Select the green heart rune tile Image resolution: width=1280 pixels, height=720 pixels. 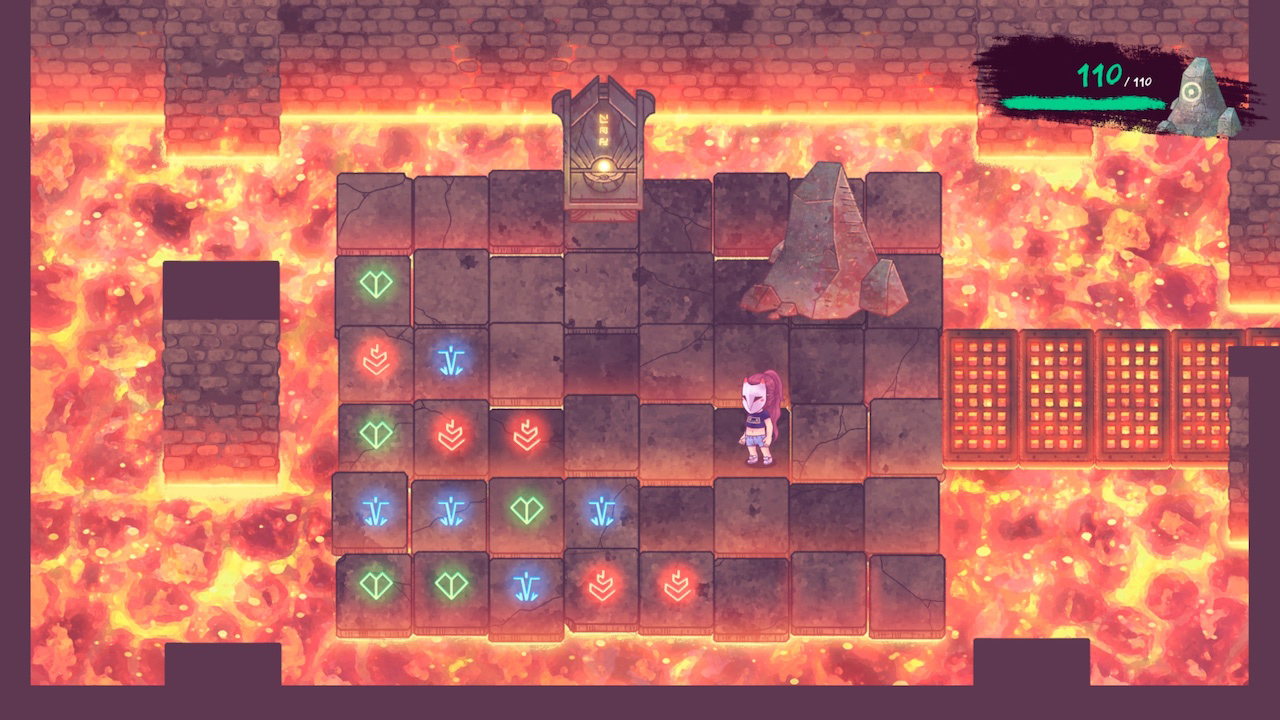(x=374, y=286)
